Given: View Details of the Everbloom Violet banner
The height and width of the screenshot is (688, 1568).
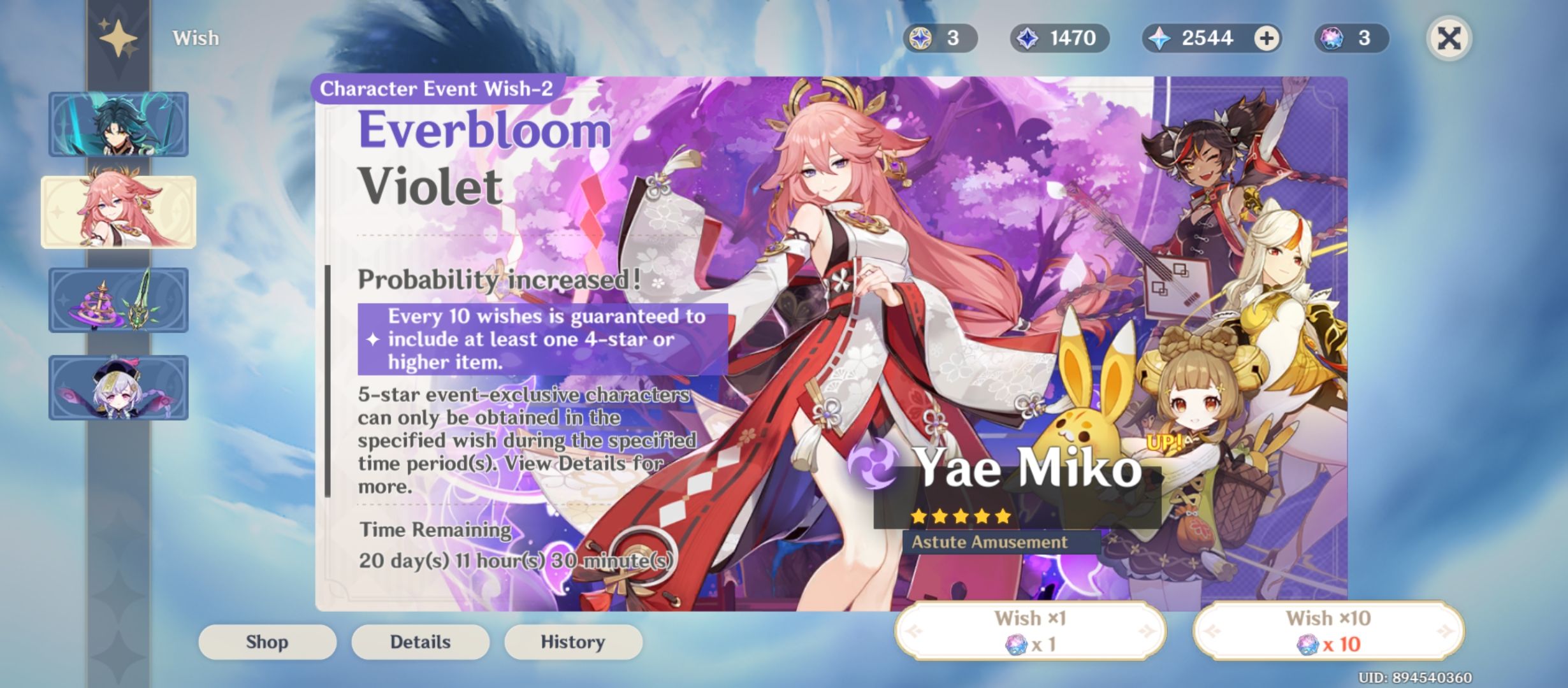Looking at the screenshot, I should click(x=419, y=641).
